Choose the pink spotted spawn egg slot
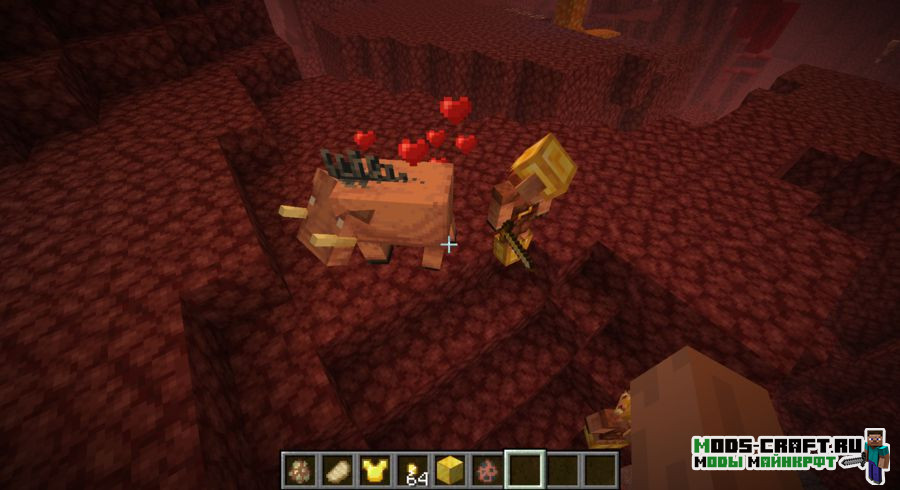Viewport: 900px width, 490px height. tap(487, 468)
